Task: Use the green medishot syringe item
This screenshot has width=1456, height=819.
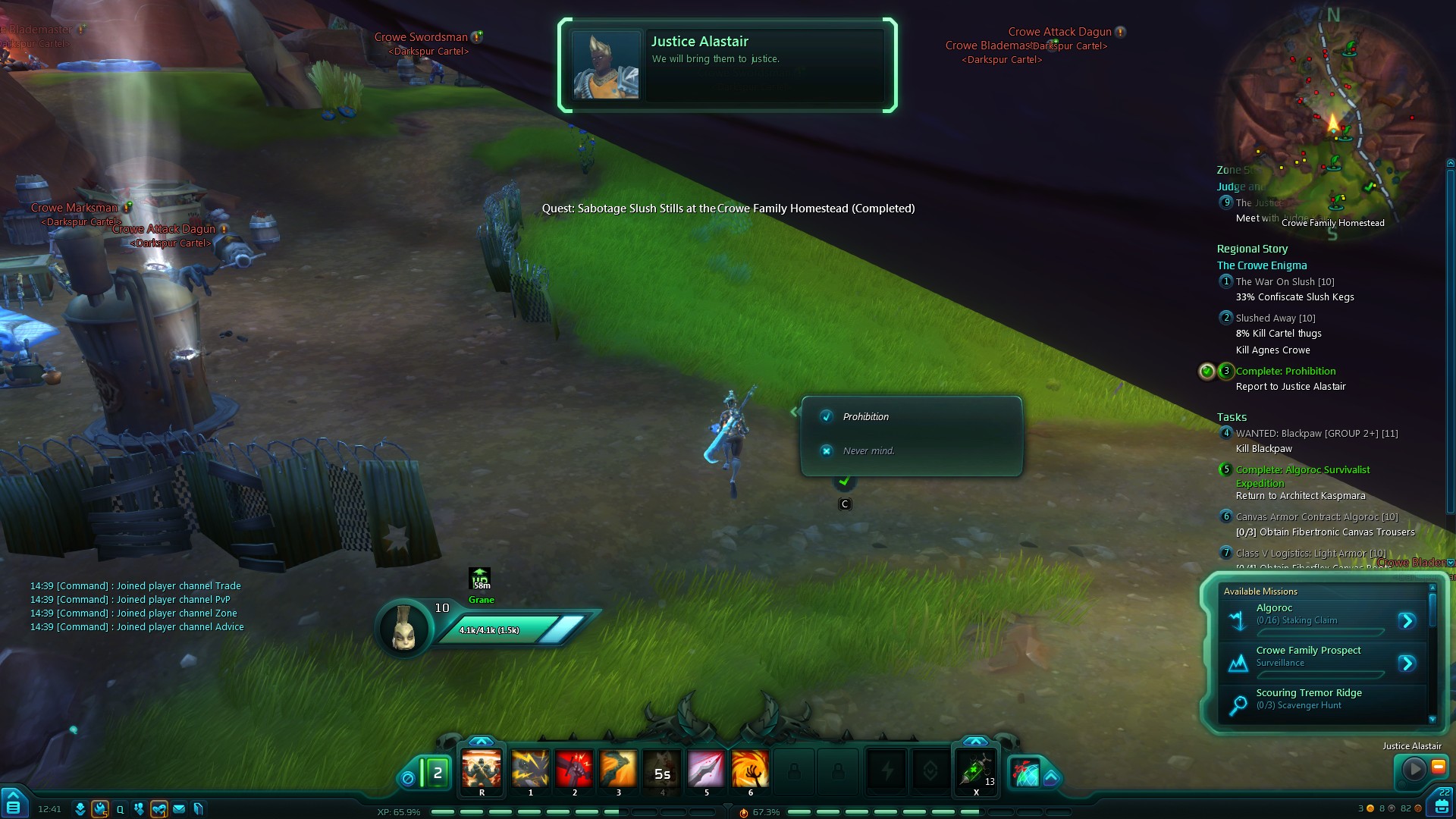Action: [x=976, y=770]
